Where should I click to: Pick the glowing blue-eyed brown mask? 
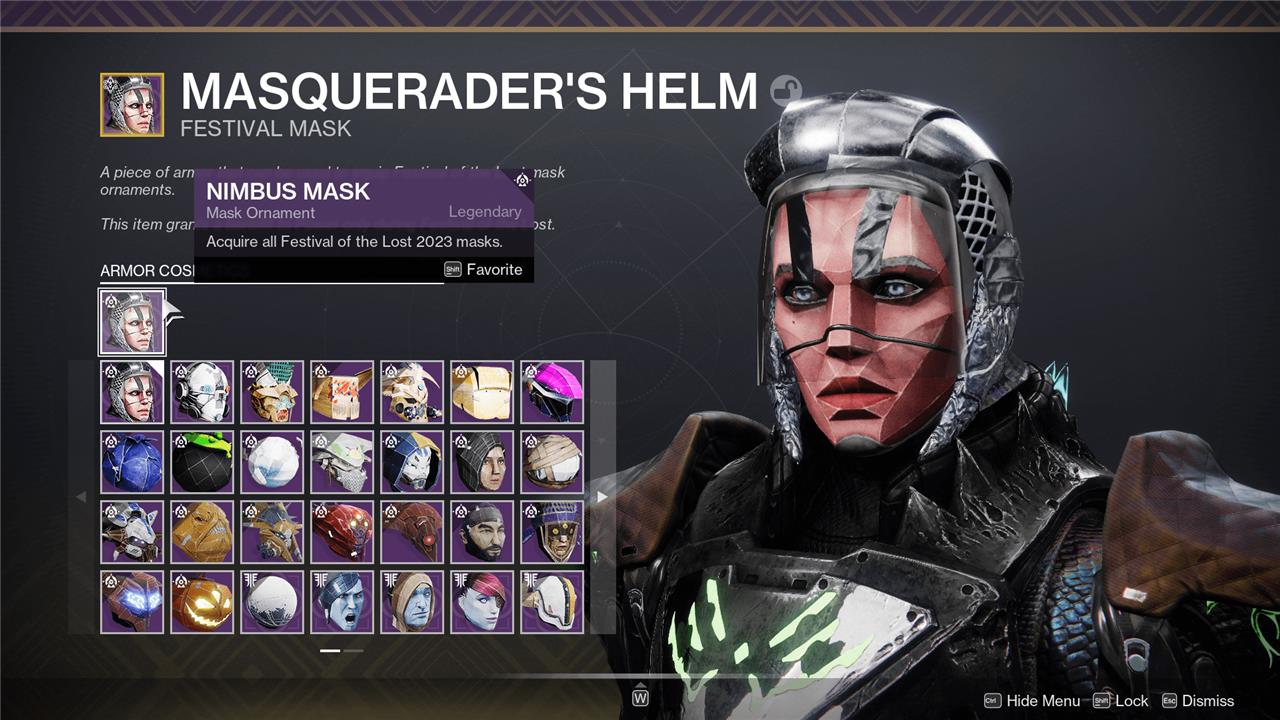132,602
